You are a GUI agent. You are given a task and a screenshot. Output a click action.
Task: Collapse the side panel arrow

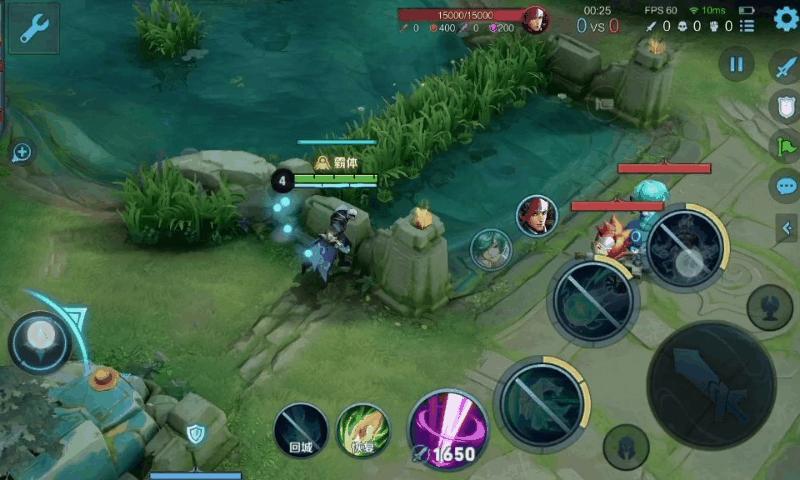point(787,229)
